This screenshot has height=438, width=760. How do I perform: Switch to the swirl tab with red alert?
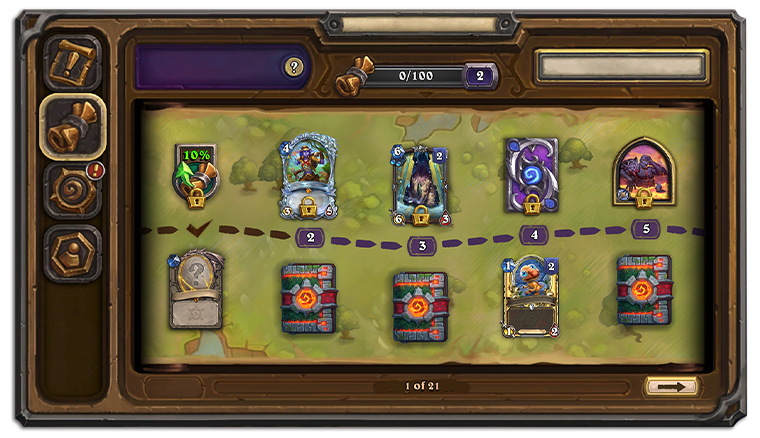pyautogui.click(x=73, y=189)
